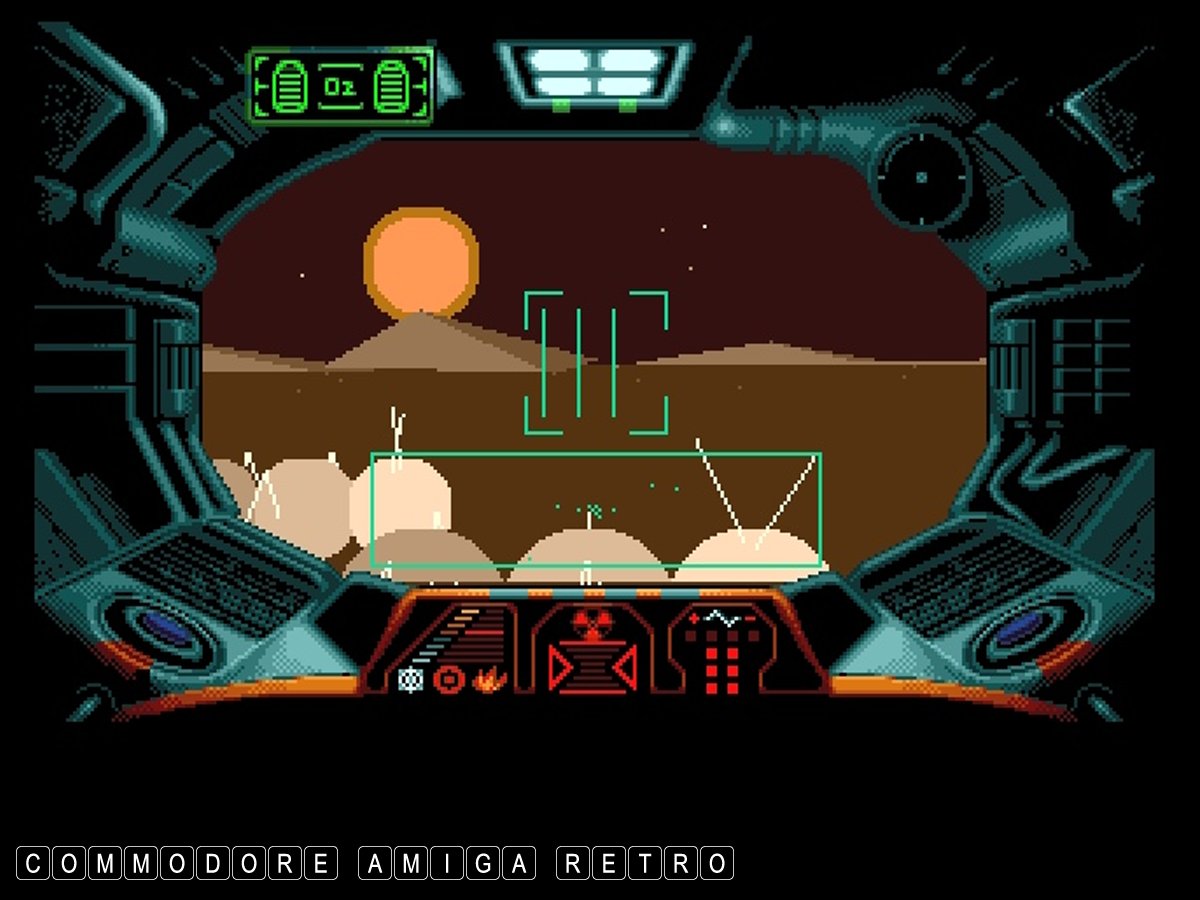Click the white crosshair icon on the console
Viewport: 1200px width, 900px height.
[x=408, y=679]
